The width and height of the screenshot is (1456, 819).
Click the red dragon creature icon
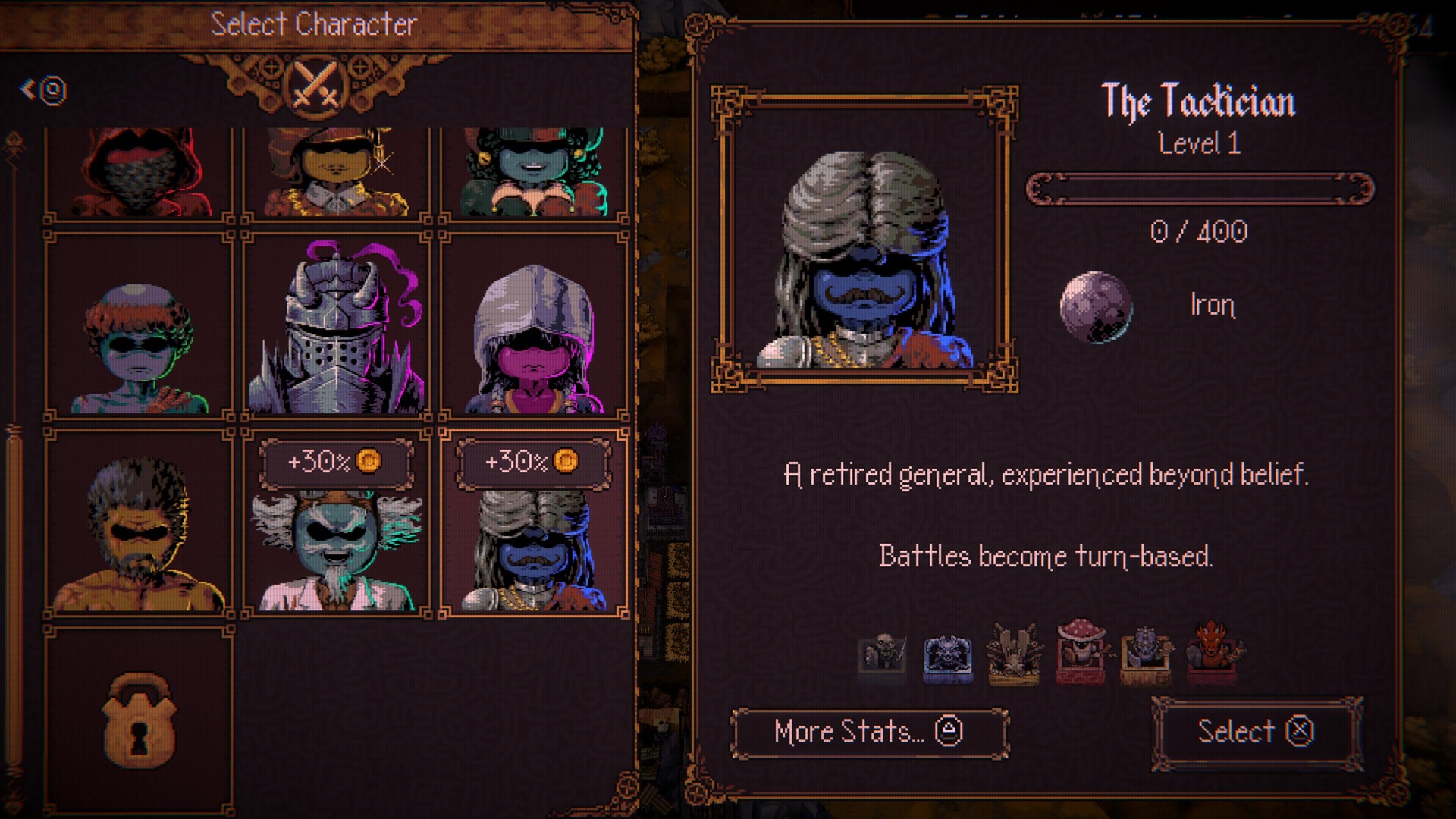pos(1212,651)
